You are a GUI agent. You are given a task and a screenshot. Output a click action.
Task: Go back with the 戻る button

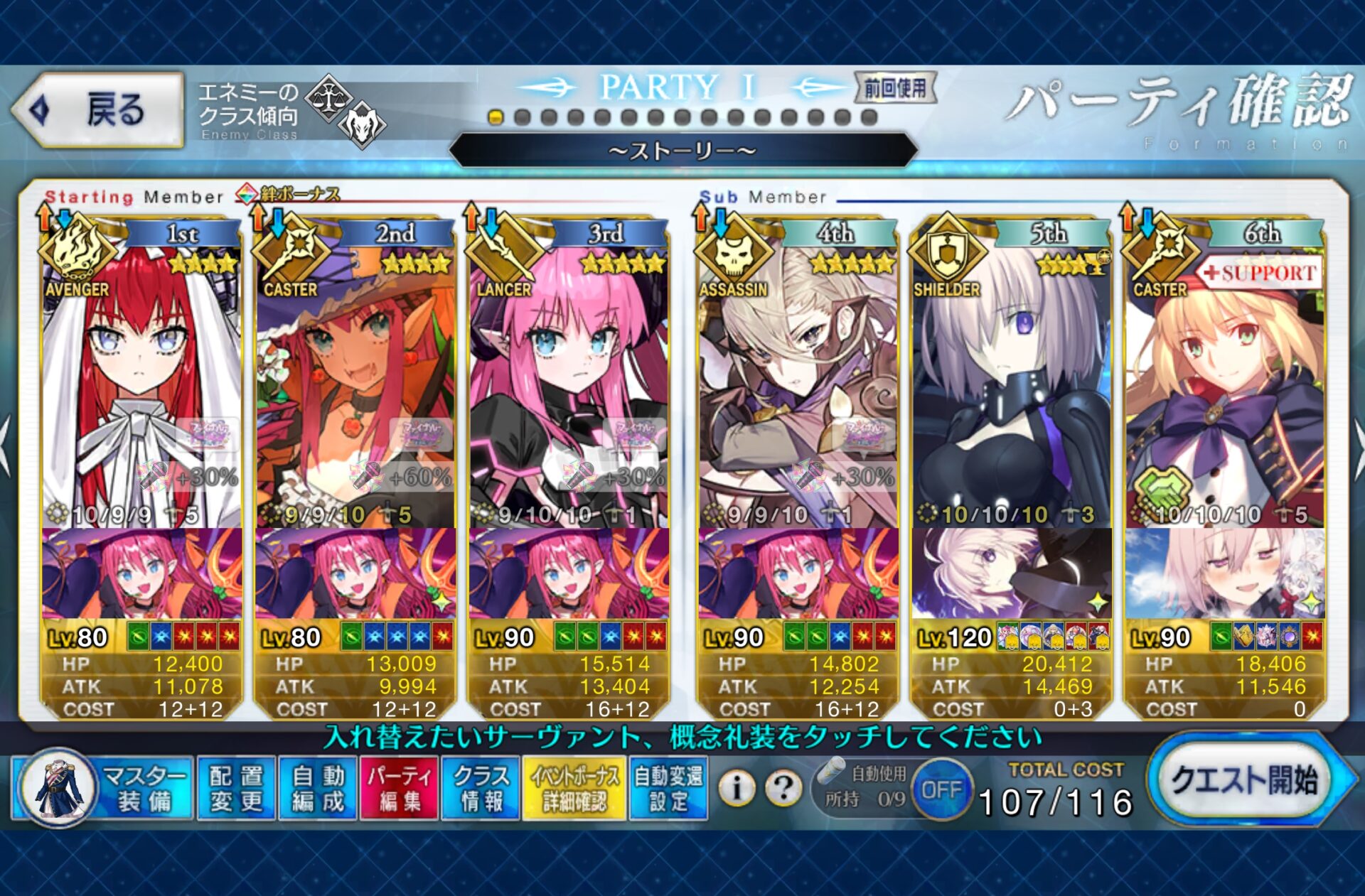coord(98,110)
